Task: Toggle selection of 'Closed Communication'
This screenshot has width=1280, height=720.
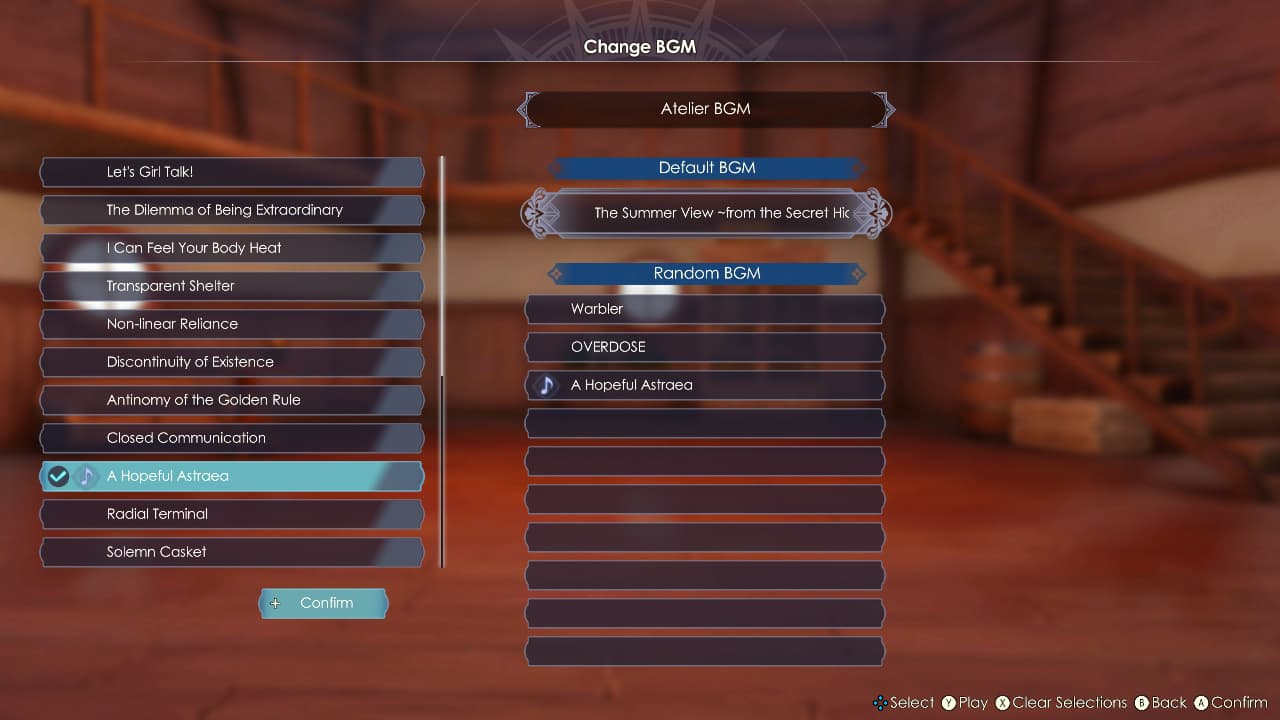Action: pos(232,438)
